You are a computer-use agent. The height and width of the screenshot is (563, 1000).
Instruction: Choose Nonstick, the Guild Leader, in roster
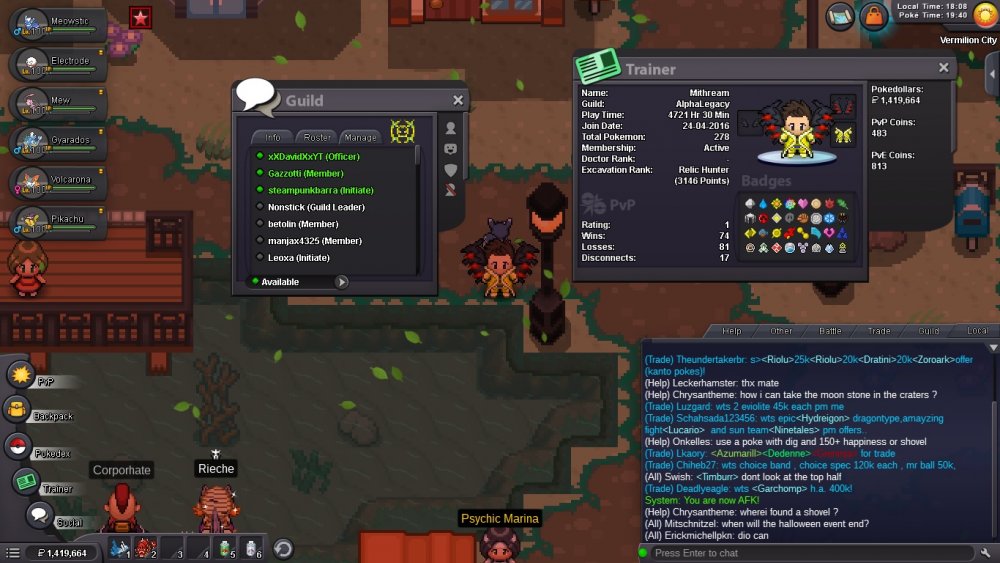[316, 207]
